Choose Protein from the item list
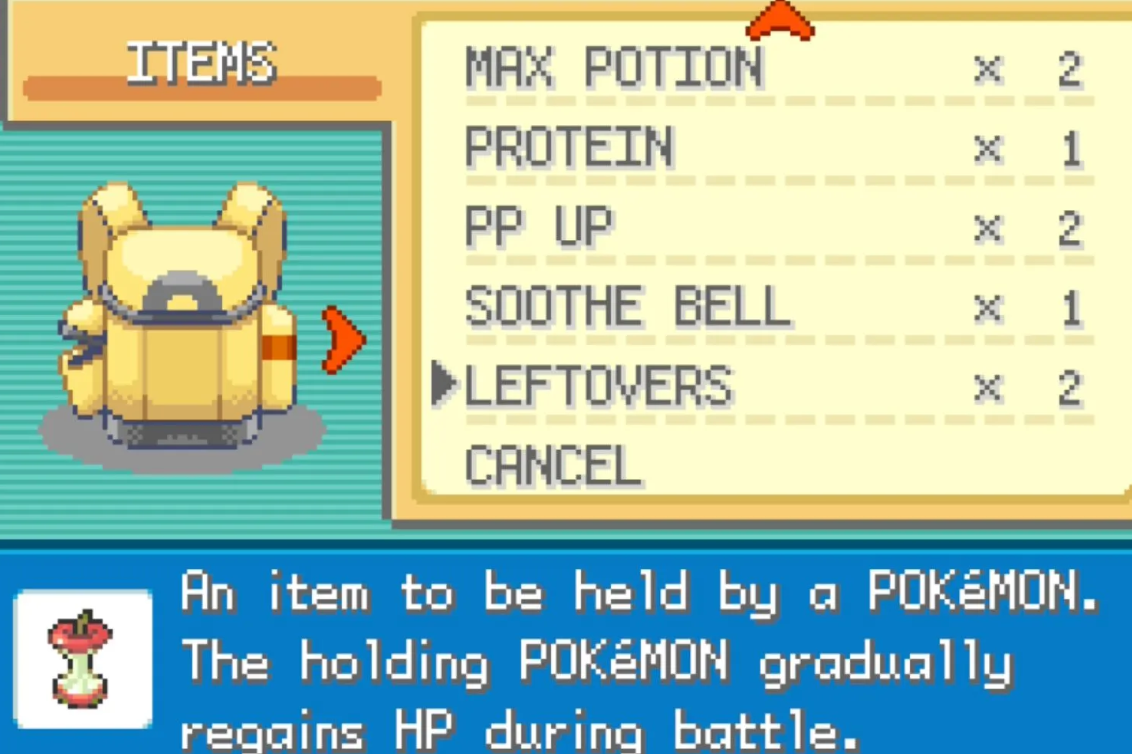Image resolution: width=1132 pixels, height=754 pixels. click(x=569, y=149)
